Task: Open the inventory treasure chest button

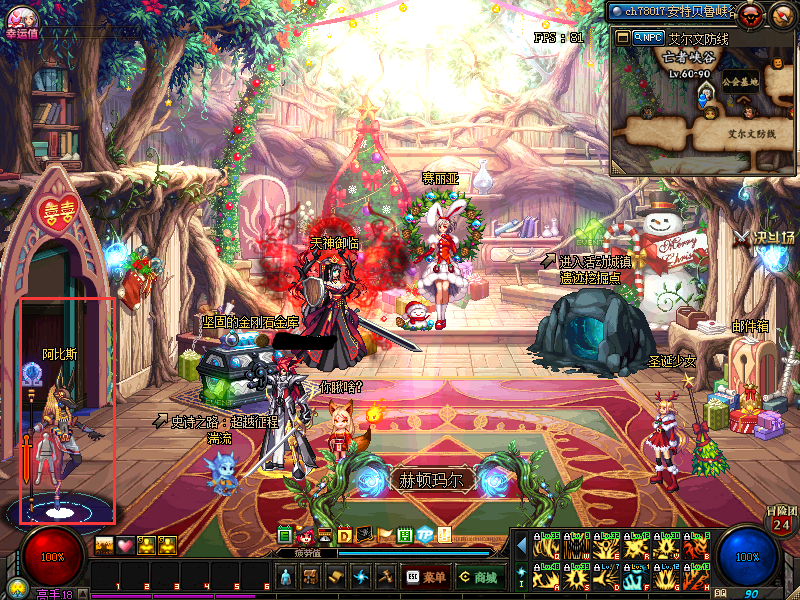Action: [x=311, y=577]
